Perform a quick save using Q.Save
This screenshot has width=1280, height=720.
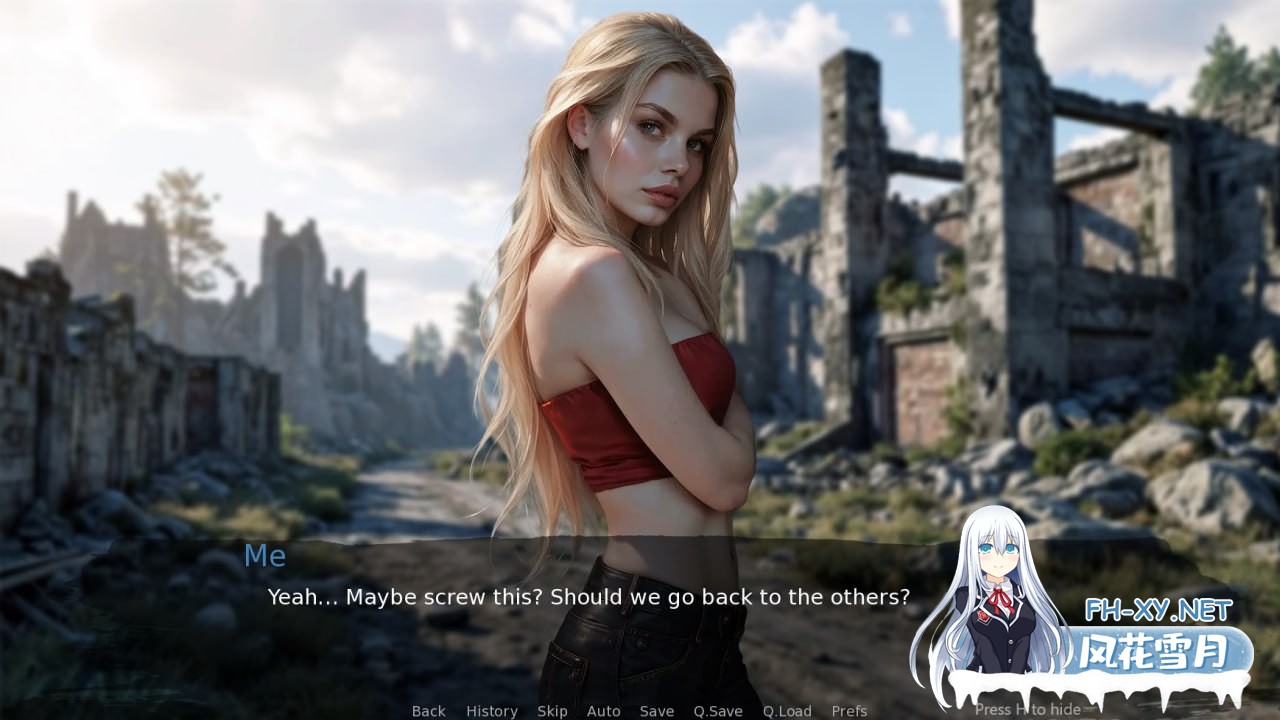(718, 711)
